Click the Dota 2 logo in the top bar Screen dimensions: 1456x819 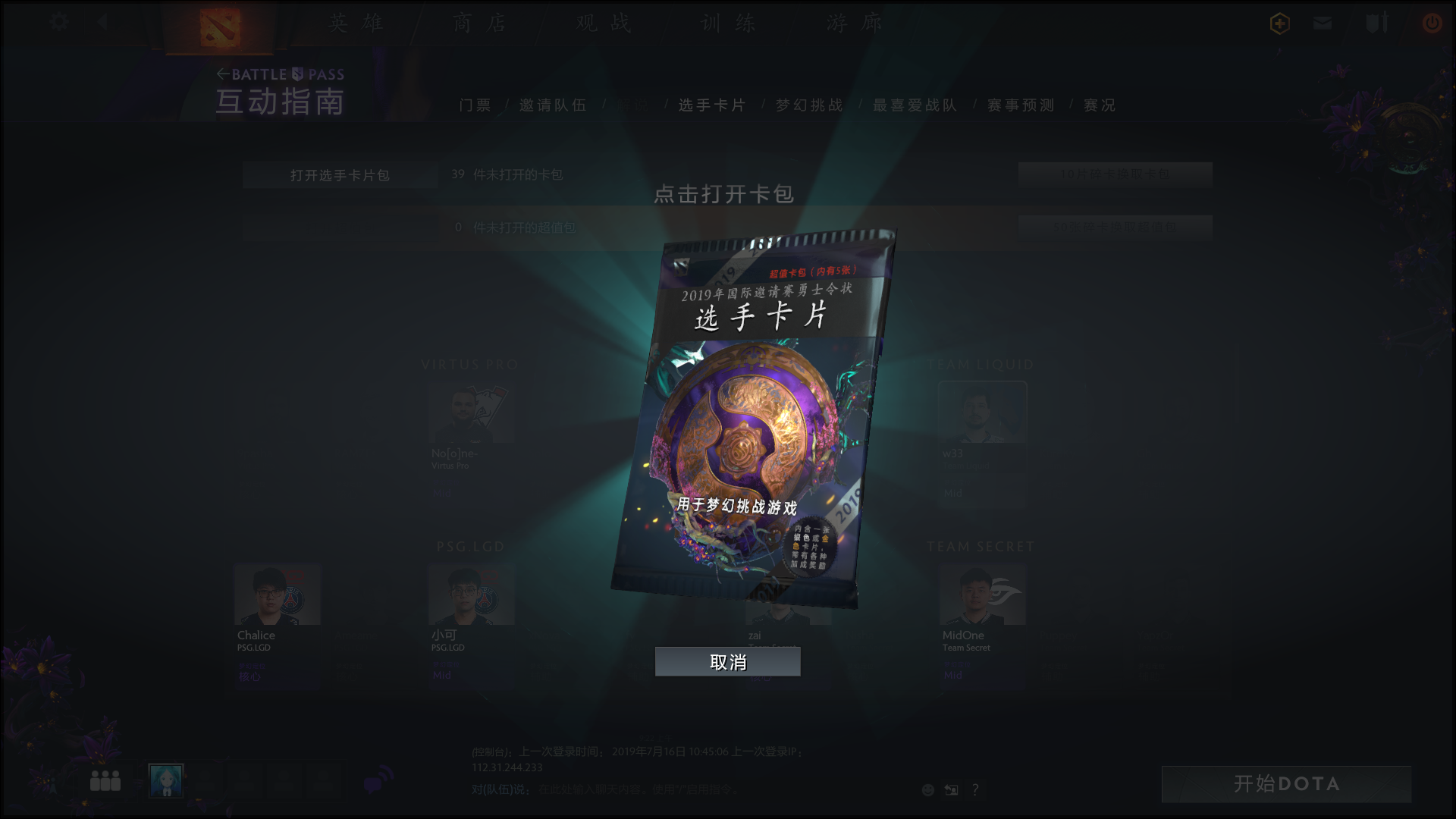pyautogui.click(x=218, y=24)
